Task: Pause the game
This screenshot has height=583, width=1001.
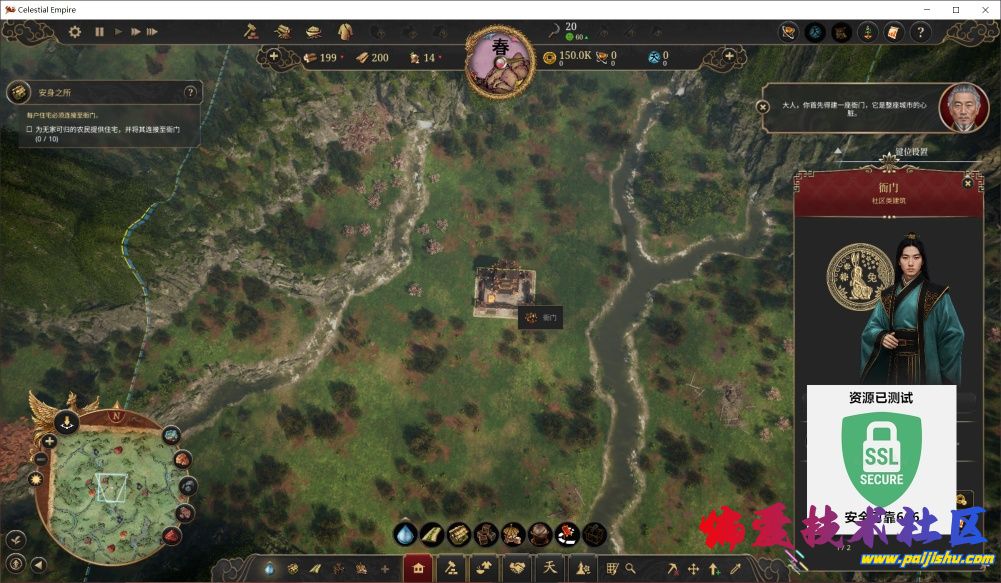Action: (99, 32)
